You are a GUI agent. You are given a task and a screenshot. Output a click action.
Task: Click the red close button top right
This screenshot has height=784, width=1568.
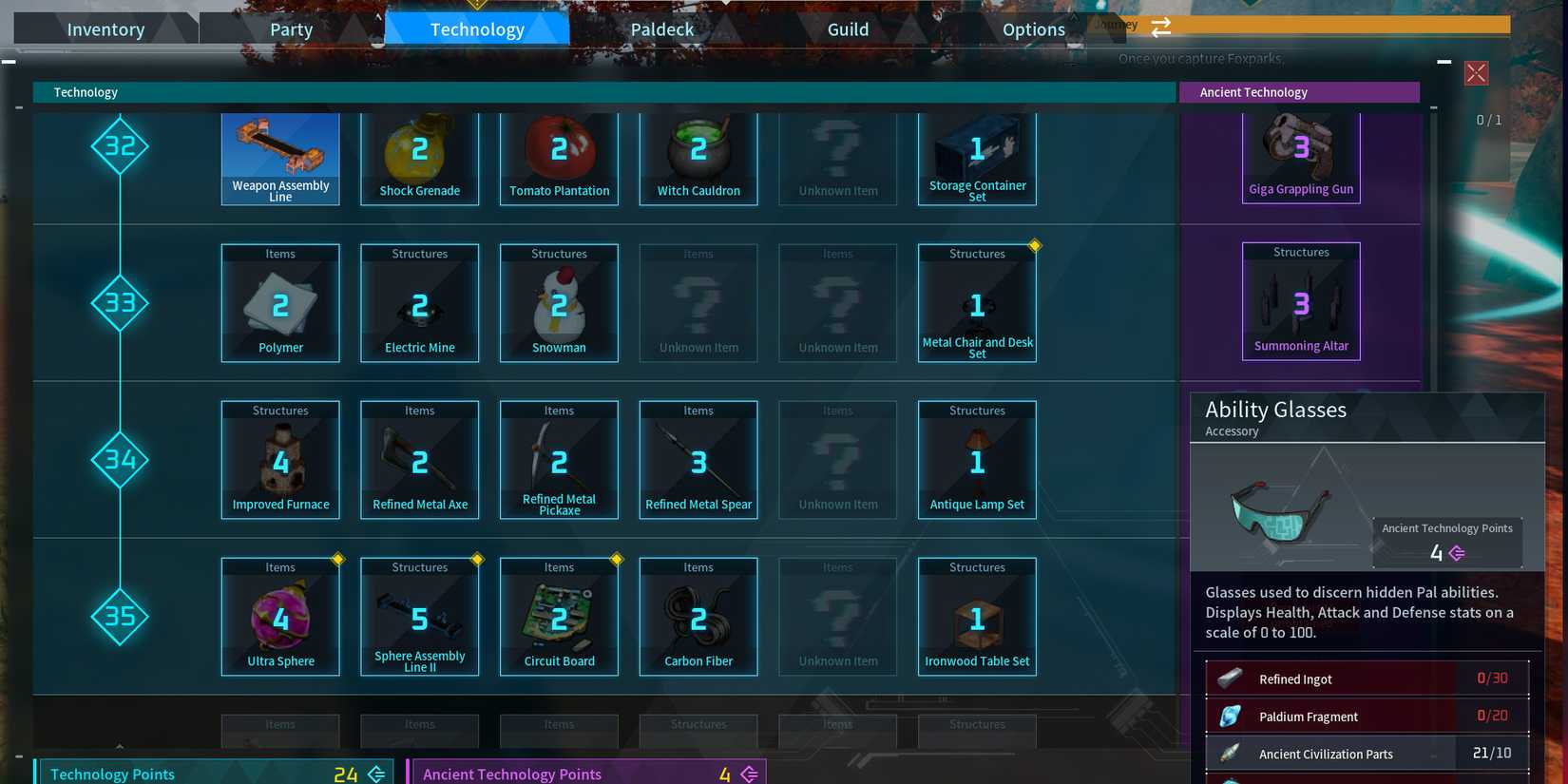pos(1476,73)
